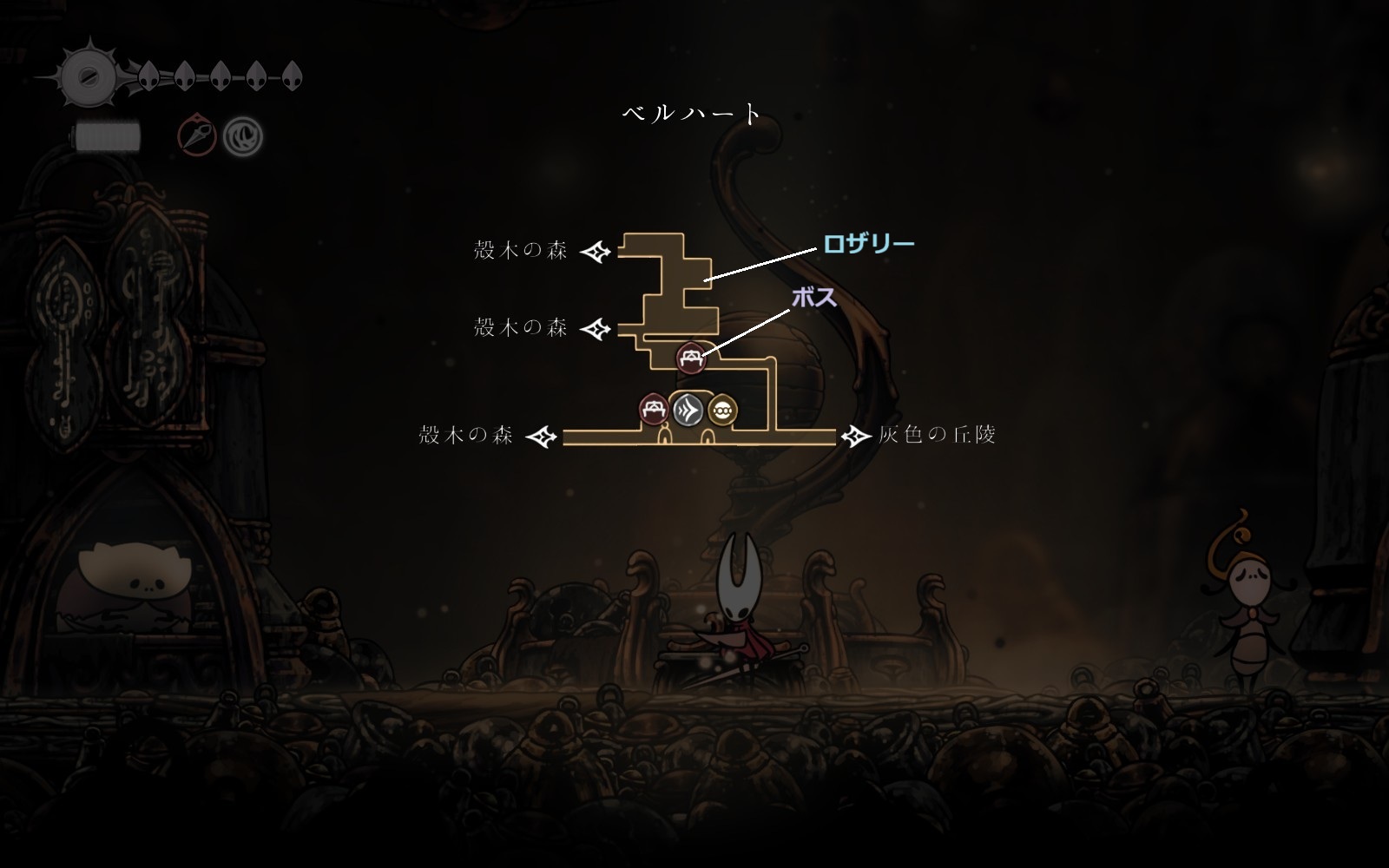The width and height of the screenshot is (1389, 868).
Task: Select the red-ringed dagger tool icon
Action: [x=197, y=136]
